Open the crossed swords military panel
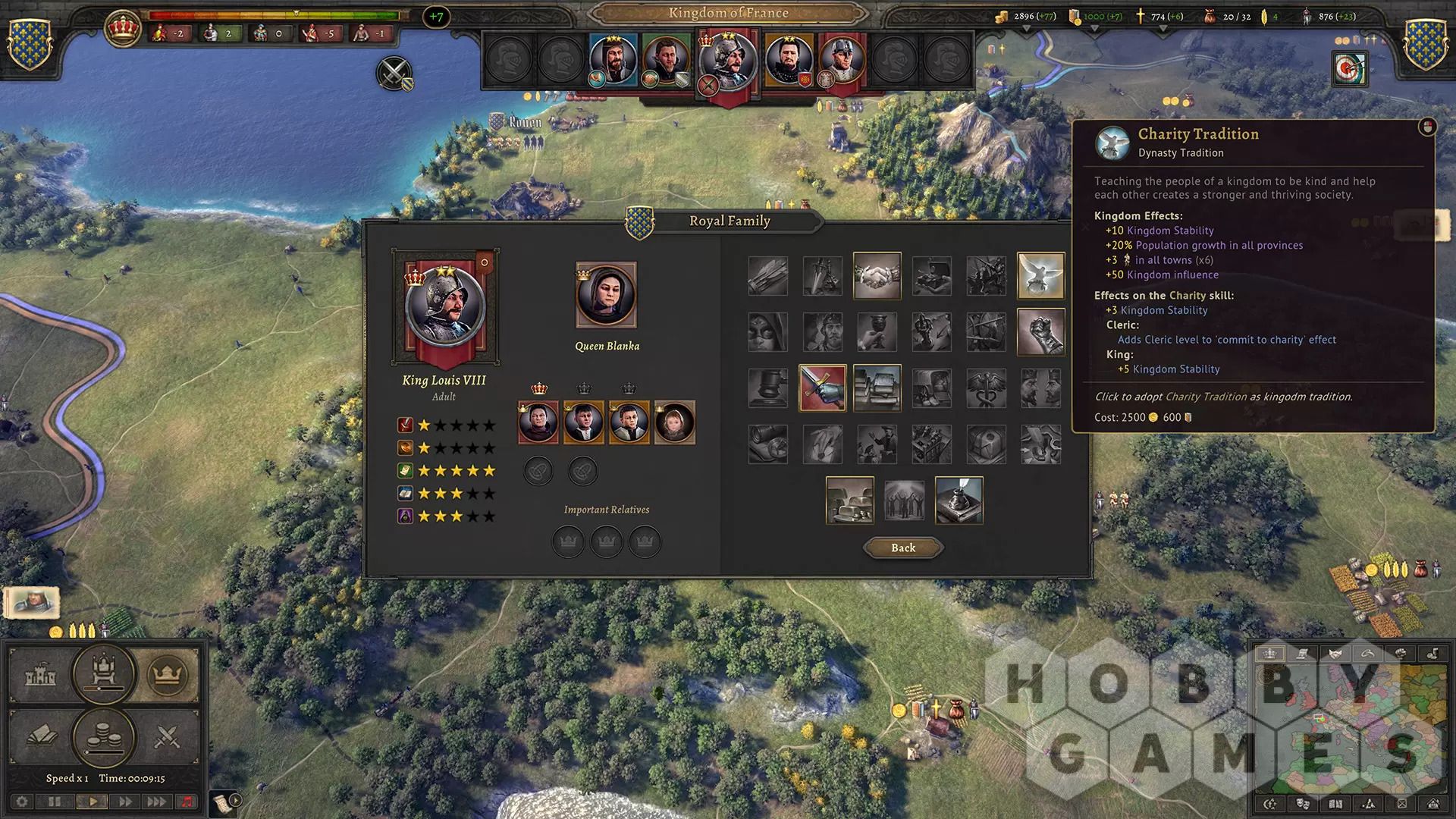Image resolution: width=1456 pixels, height=819 pixels. [167, 736]
